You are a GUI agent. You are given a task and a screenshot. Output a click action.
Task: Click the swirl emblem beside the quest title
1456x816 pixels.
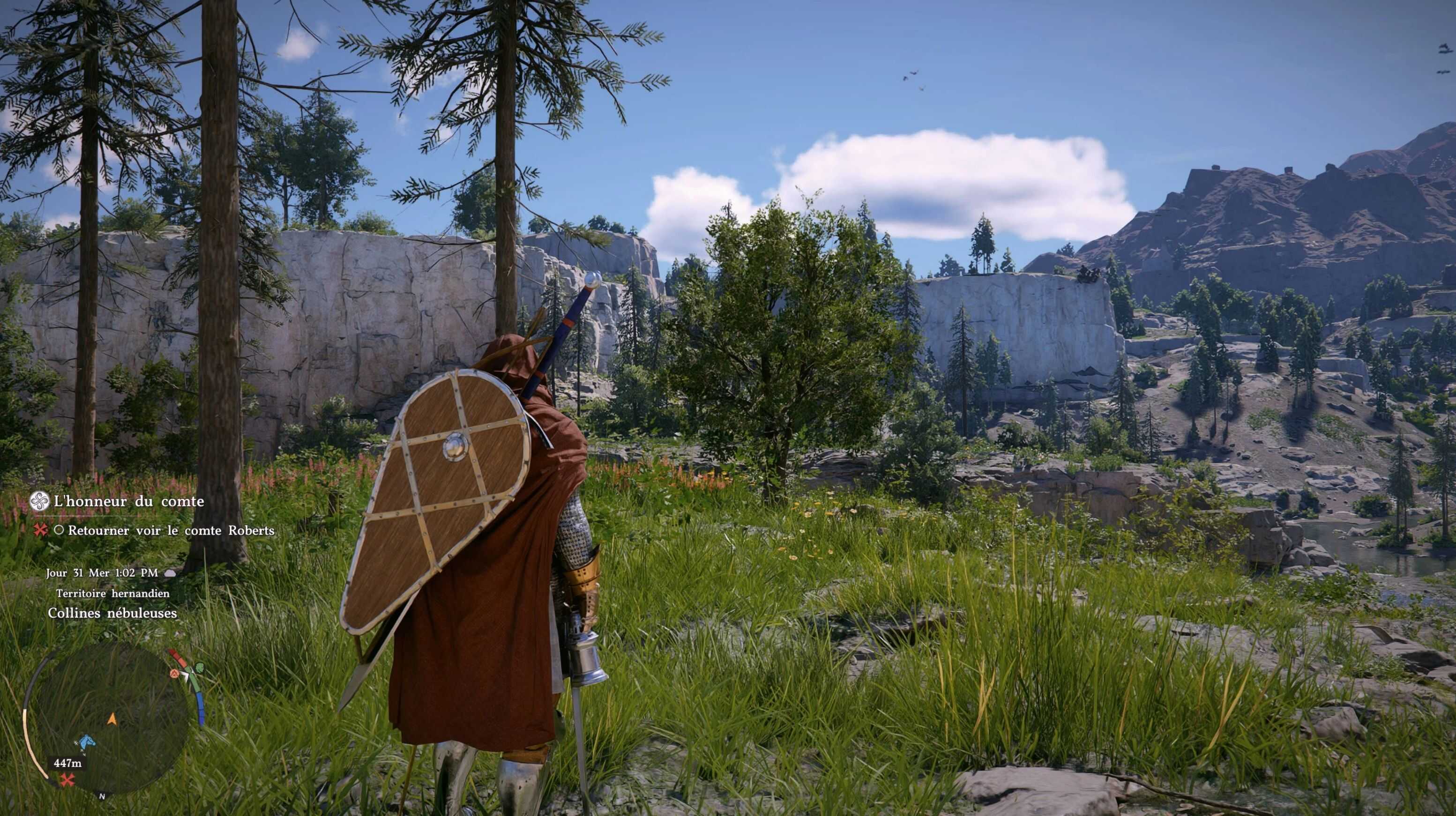pos(40,501)
